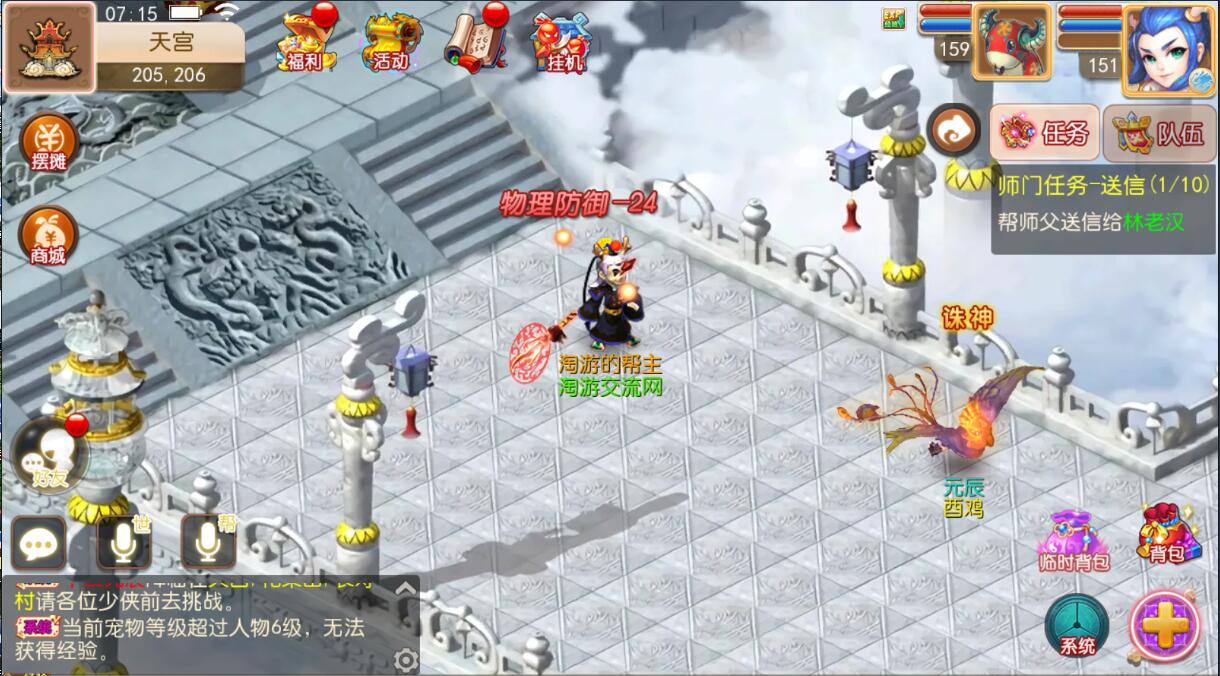
Task: Activate the world voice microphone
Action: [x=124, y=543]
